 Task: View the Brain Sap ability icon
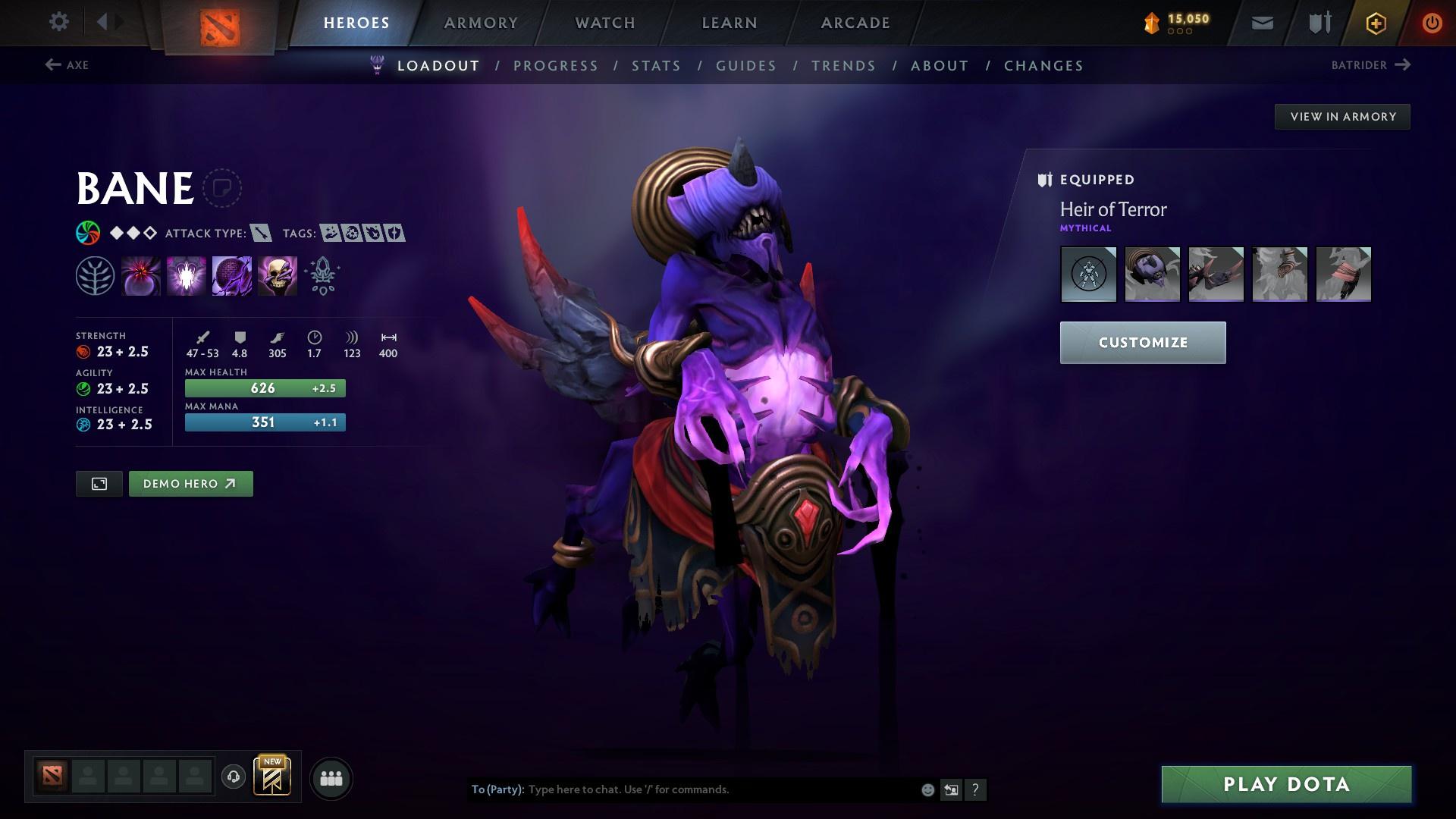pos(186,275)
